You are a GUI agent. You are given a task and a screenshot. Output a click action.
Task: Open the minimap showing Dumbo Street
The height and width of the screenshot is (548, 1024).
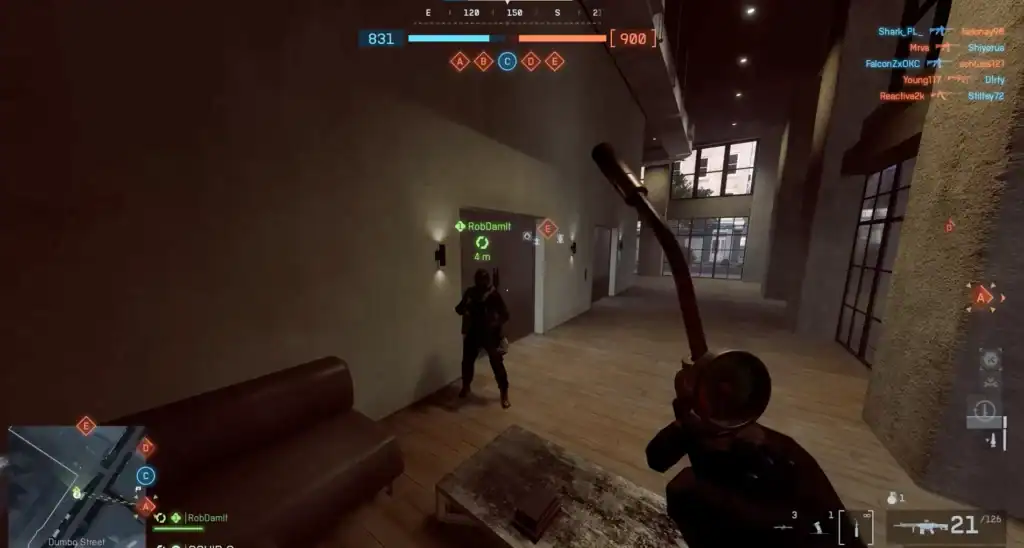(x=76, y=485)
